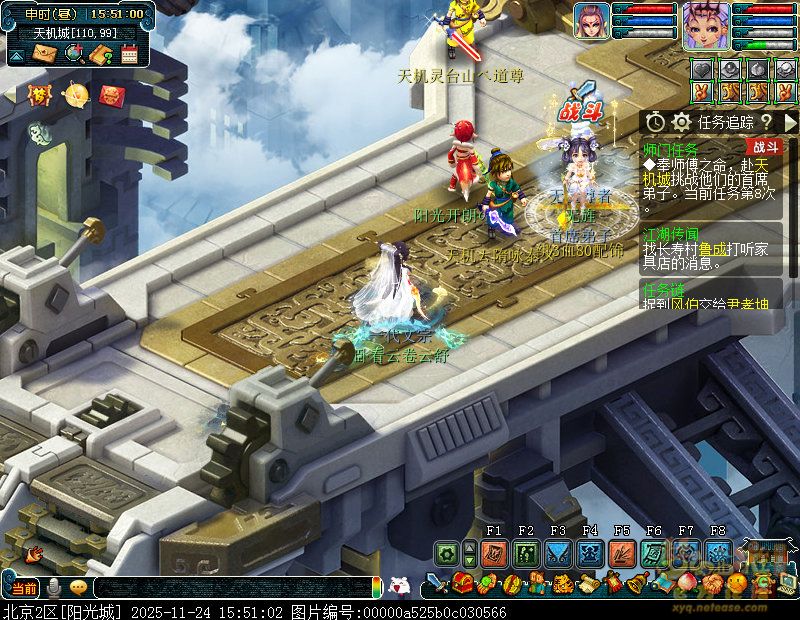Viewport: 800px width, 620px height.
Task: Open the red treasure chest bag icon
Action: pyautogui.click(x=462, y=583)
